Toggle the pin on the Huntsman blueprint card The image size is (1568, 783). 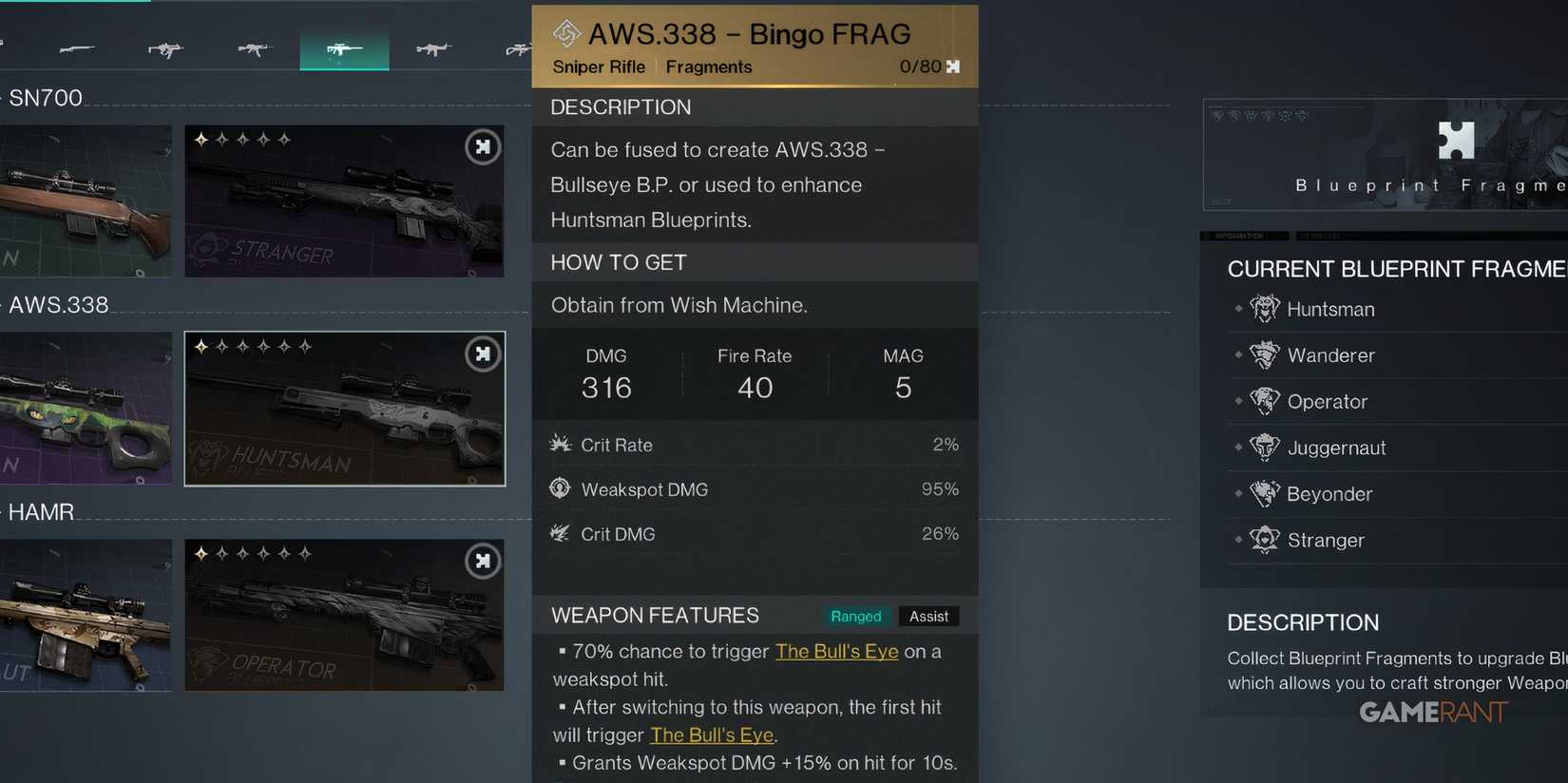pyautogui.click(x=483, y=353)
